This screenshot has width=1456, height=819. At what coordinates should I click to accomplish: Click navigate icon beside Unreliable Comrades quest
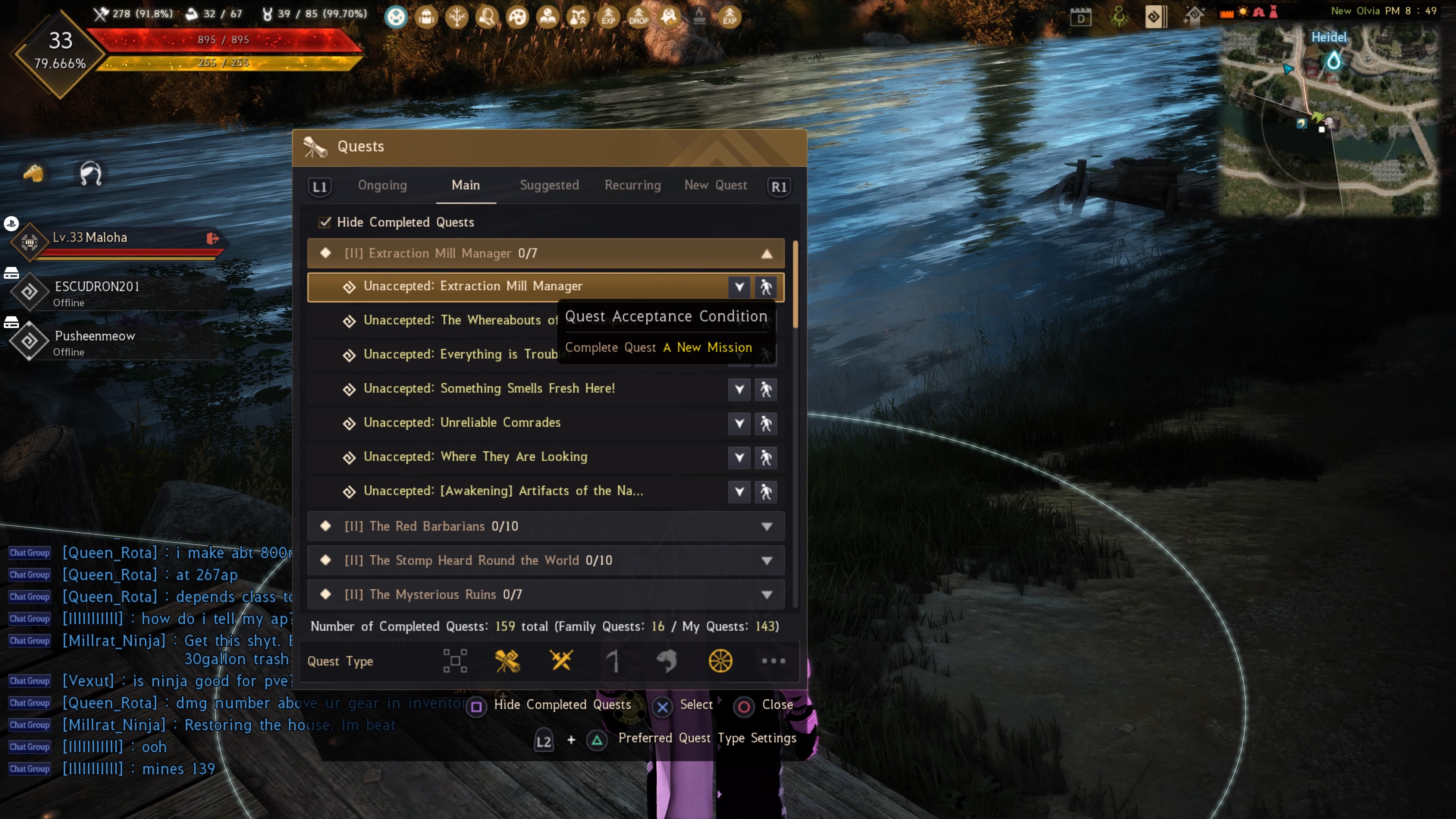766,424
